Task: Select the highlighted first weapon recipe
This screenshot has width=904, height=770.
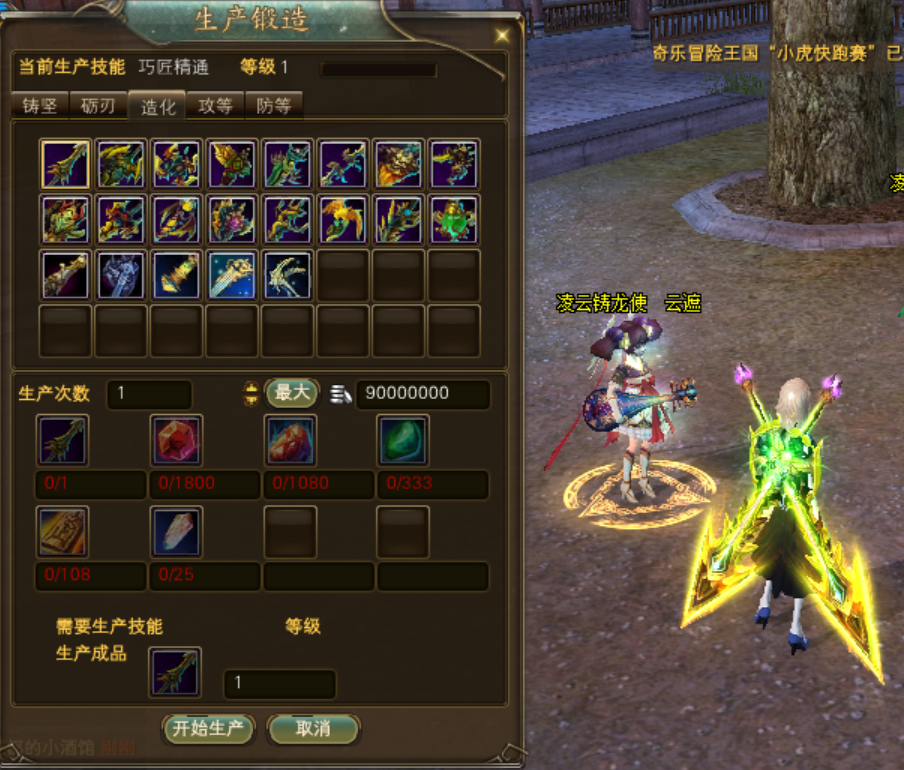Action: pyautogui.click(x=66, y=164)
